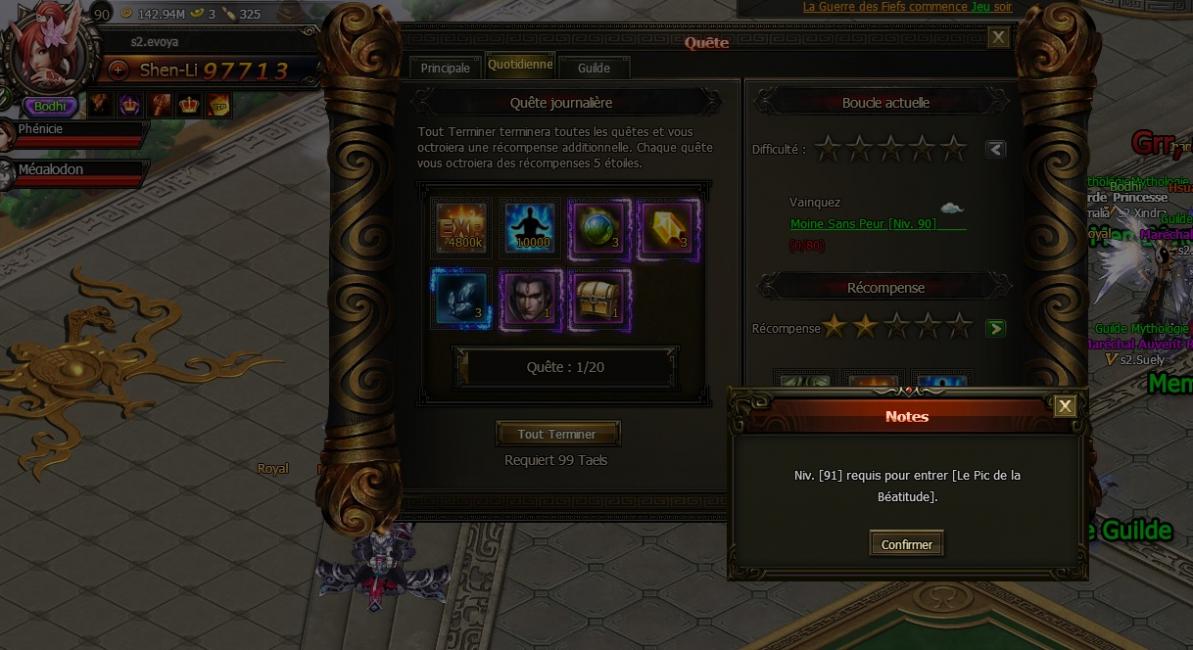This screenshot has height=650, width=1193.
Task: Choose the treasure chest reward slot
Action: [599, 298]
